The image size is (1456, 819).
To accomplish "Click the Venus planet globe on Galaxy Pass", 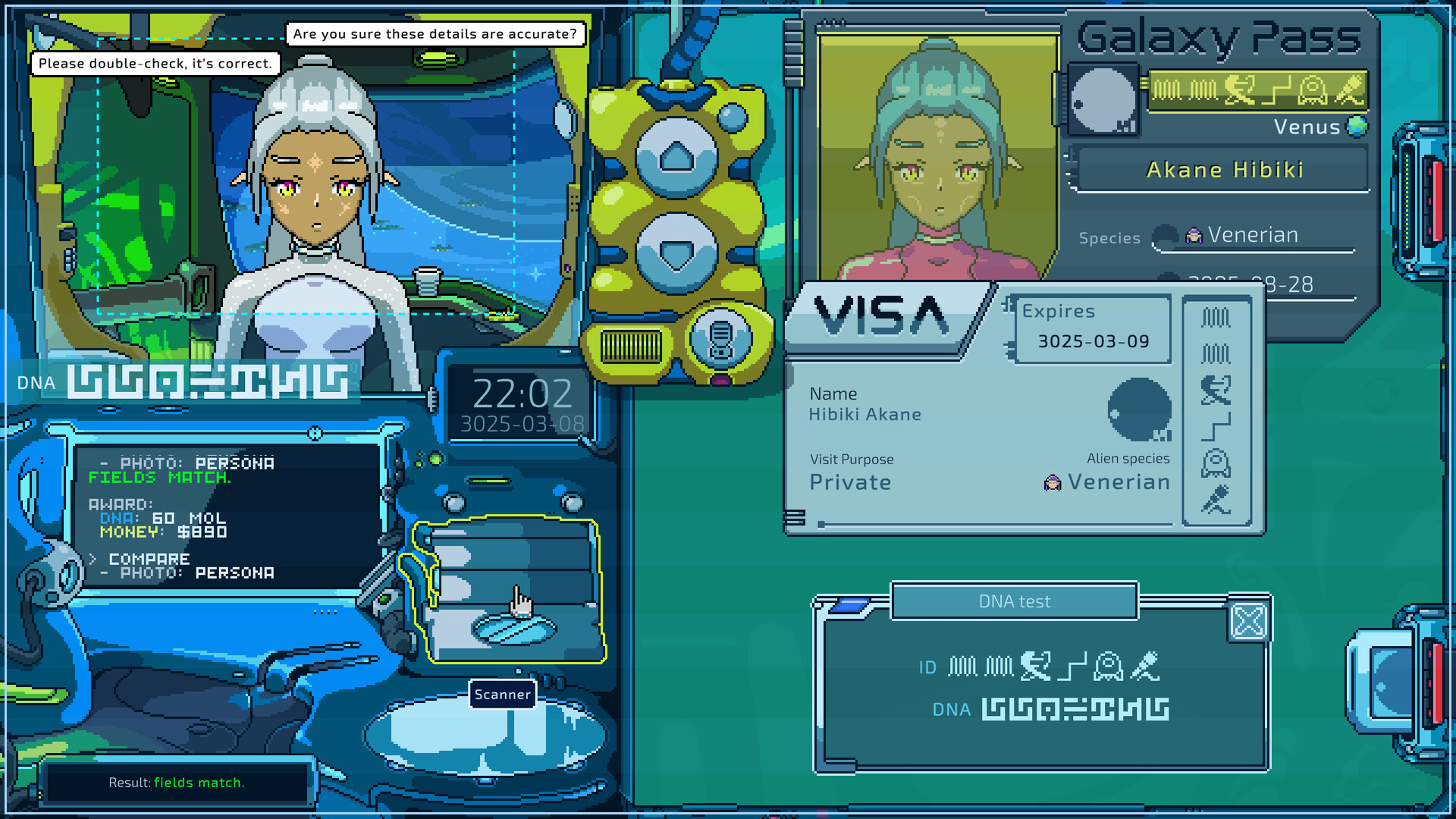I will pos(1356,127).
